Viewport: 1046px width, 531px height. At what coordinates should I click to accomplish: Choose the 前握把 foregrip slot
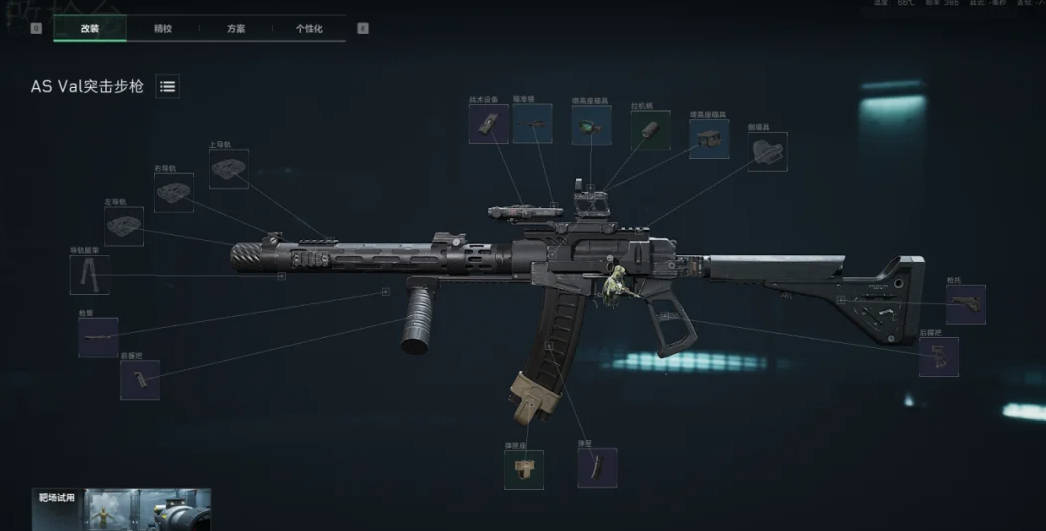point(140,380)
